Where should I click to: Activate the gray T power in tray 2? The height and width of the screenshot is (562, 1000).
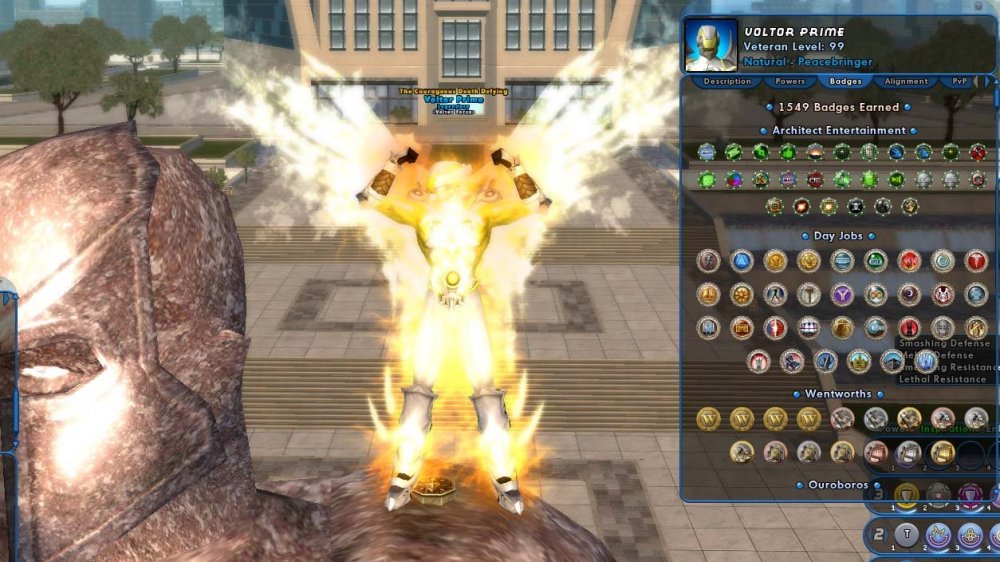[x=906, y=535]
